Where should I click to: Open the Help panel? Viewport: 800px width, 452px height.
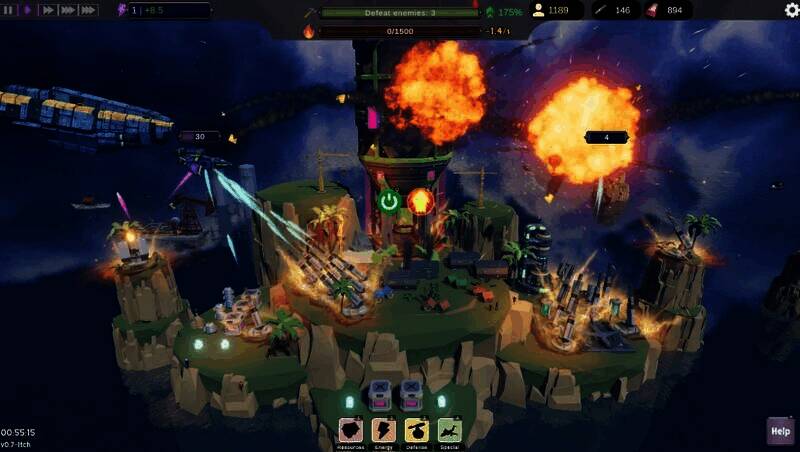780,430
